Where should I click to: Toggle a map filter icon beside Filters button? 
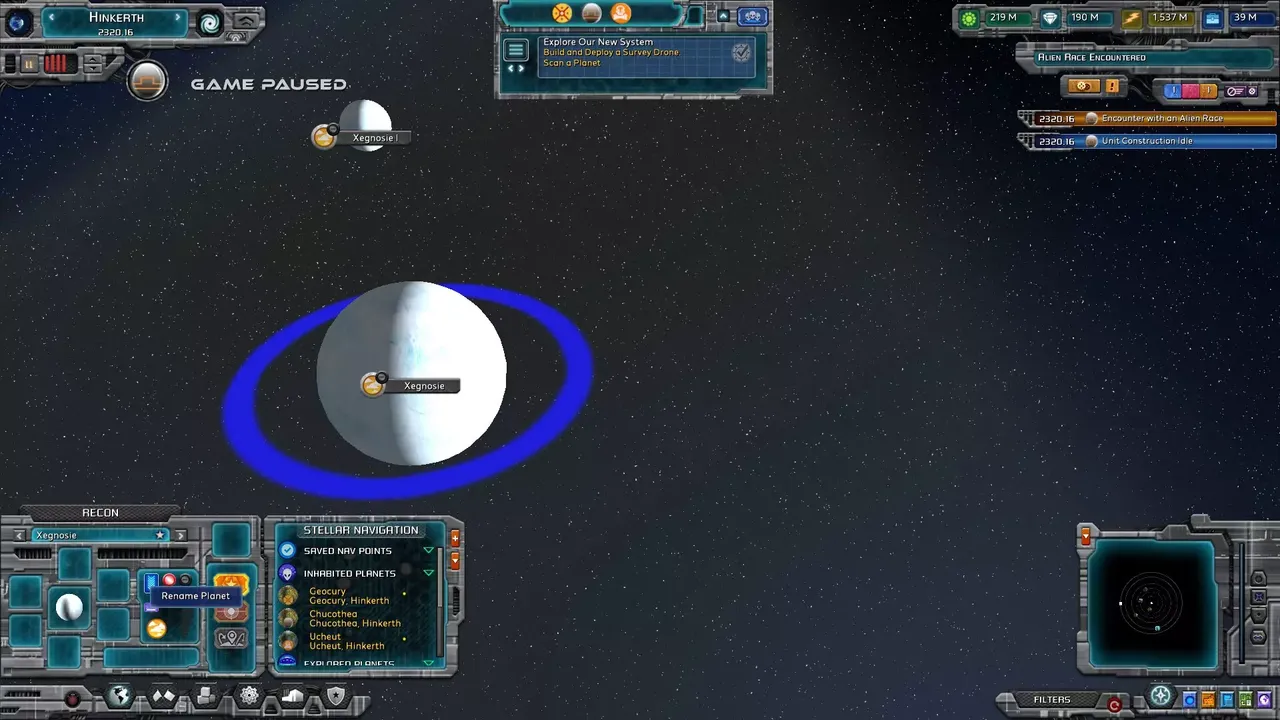(1188, 700)
